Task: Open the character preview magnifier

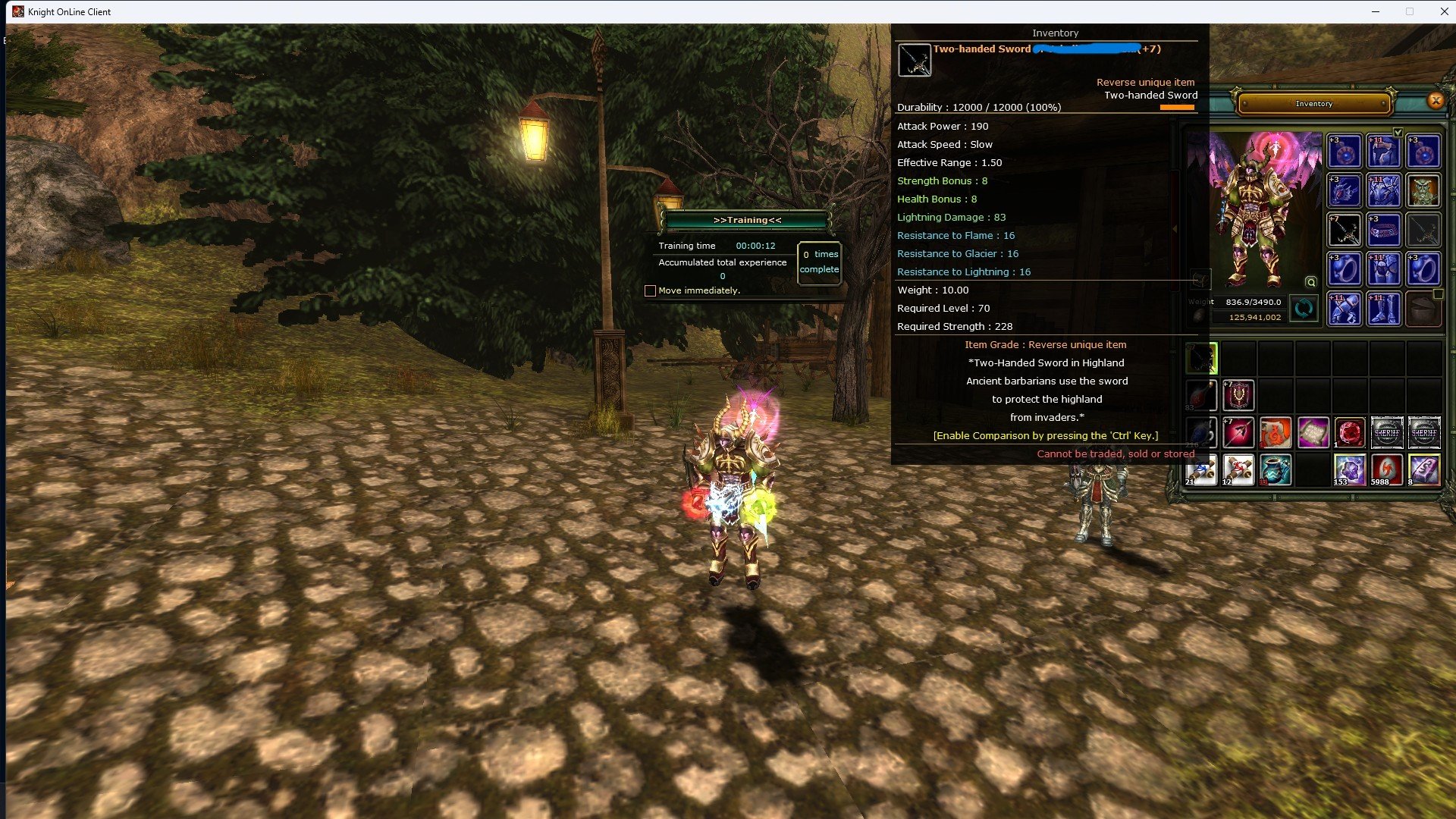Action: (x=1311, y=283)
